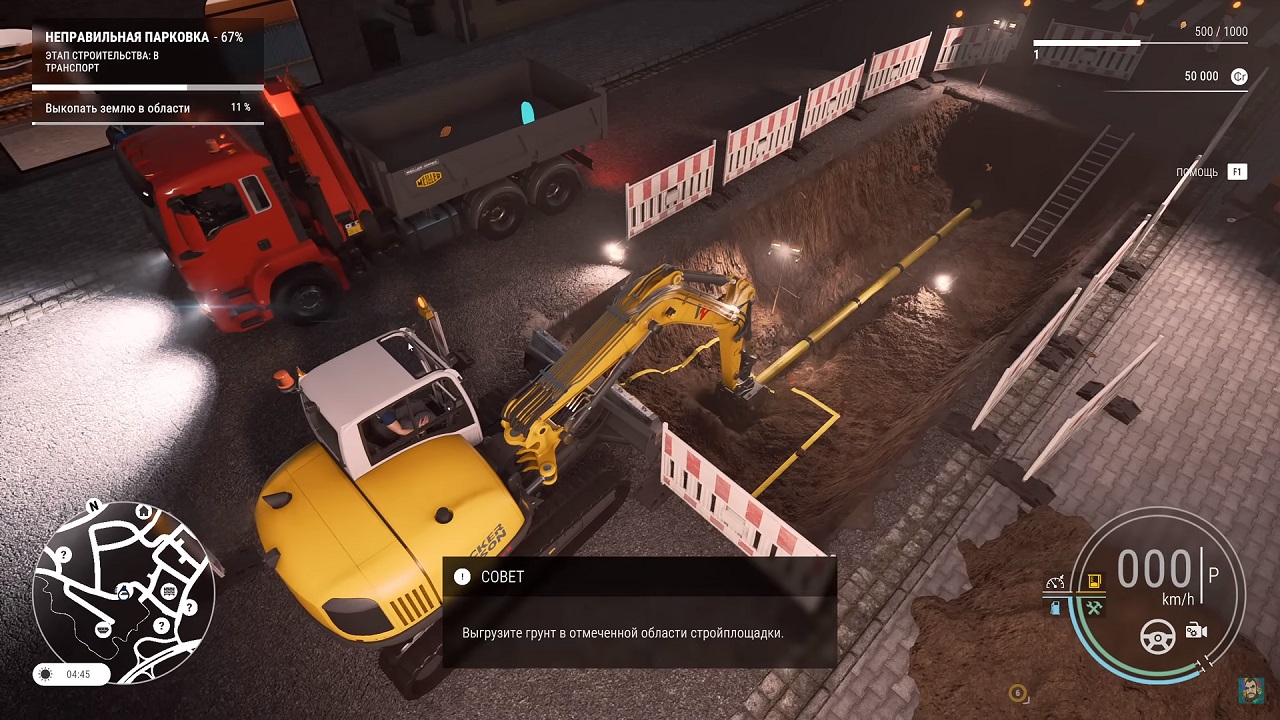Select the wrench and hammer repair icon

click(x=1094, y=607)
